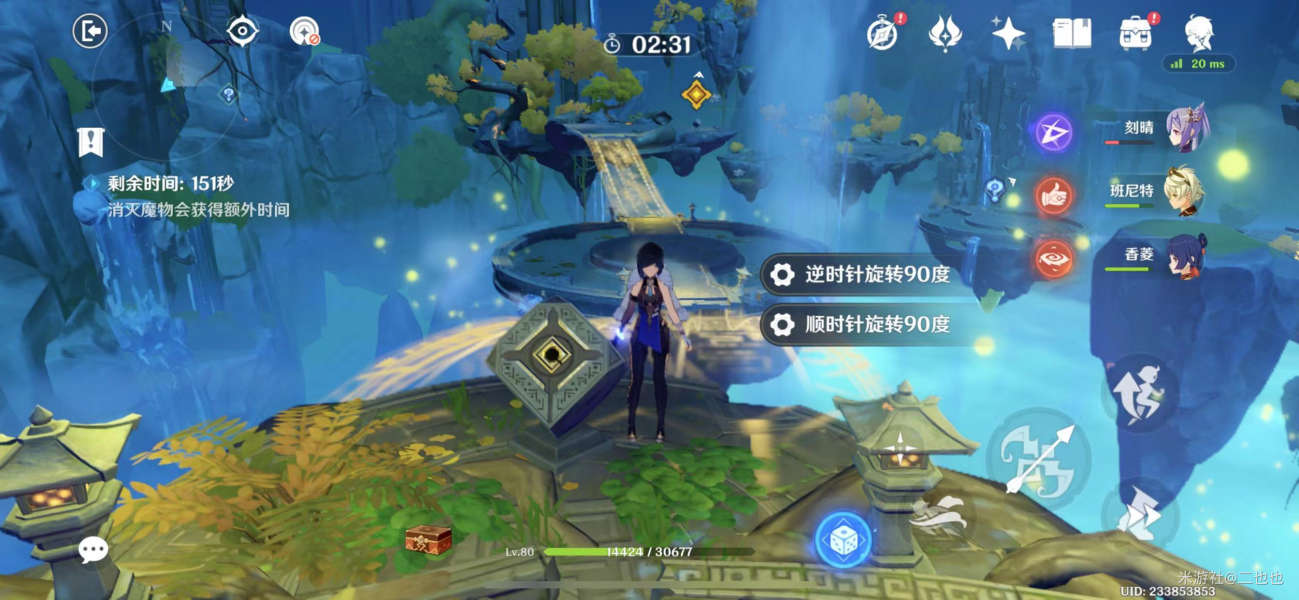
Task: Leave the domain via the exit door icon
Action: point(90,32)
